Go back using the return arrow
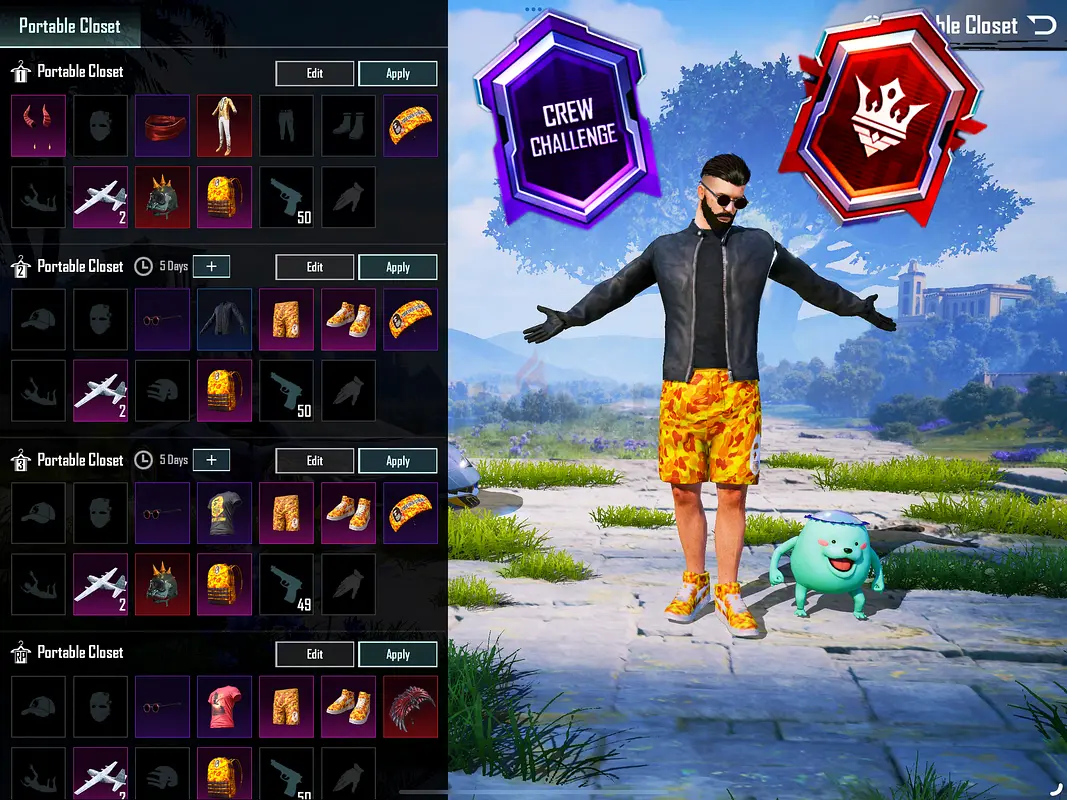The width and height of the screenshot is (1067, 800). pyautogui.click(x=1042, y=25)
